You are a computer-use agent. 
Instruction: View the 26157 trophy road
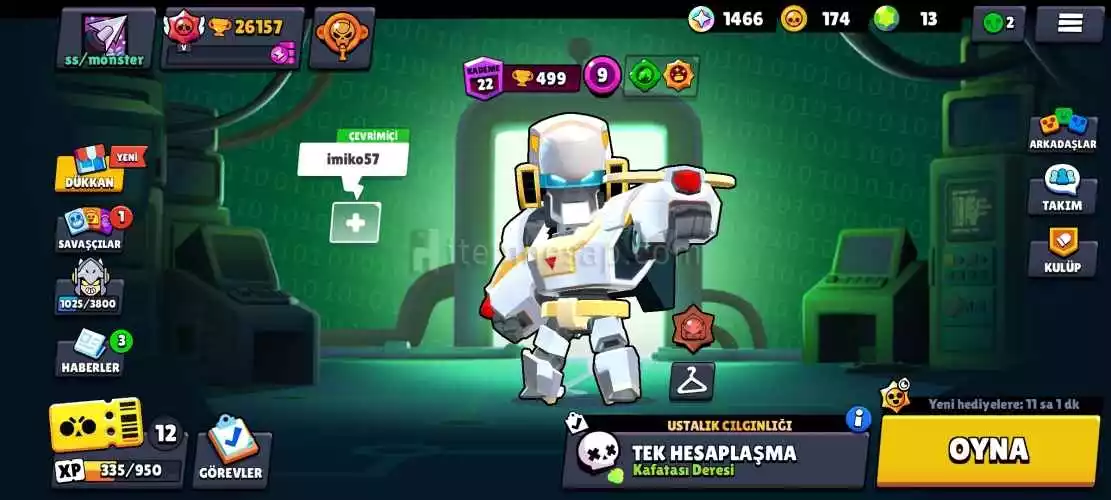[230, 38]
